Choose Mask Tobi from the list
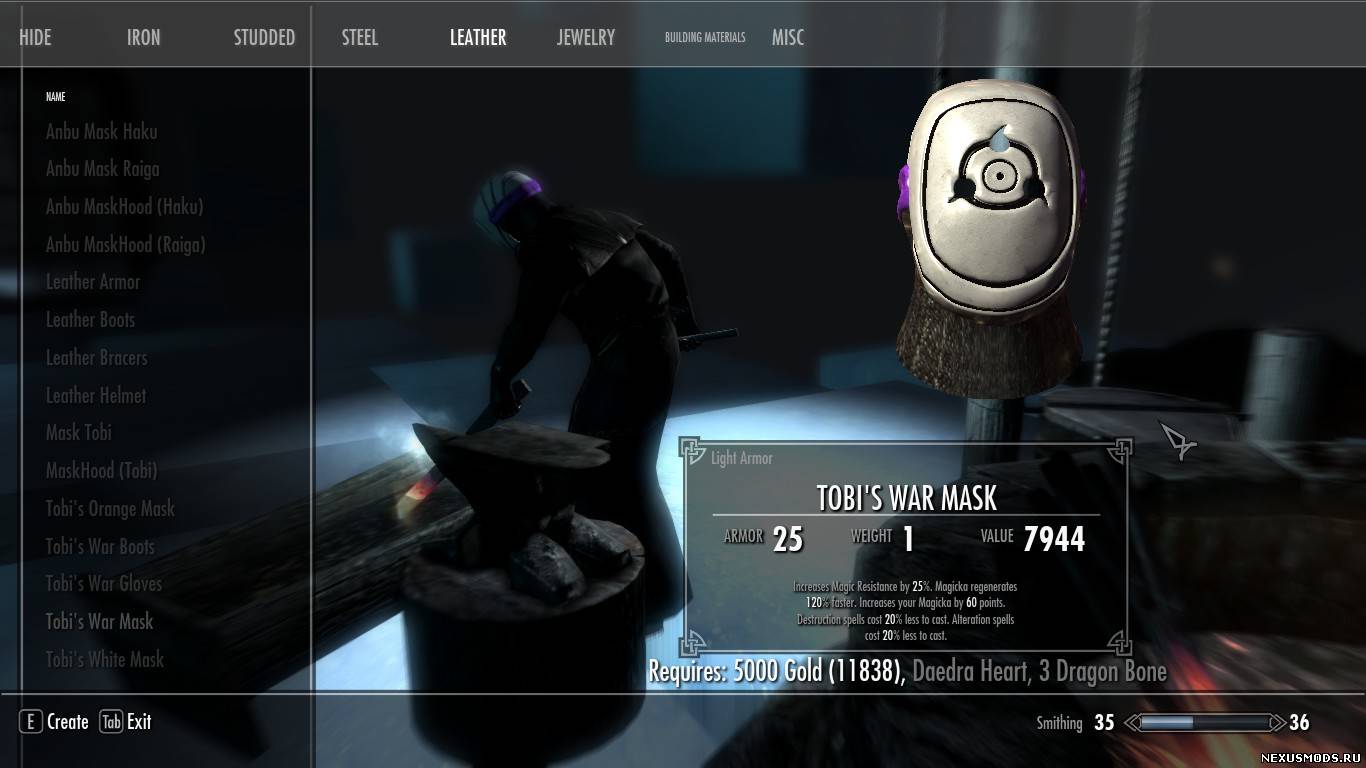1366x768 pixels. (x=78, y=433)
